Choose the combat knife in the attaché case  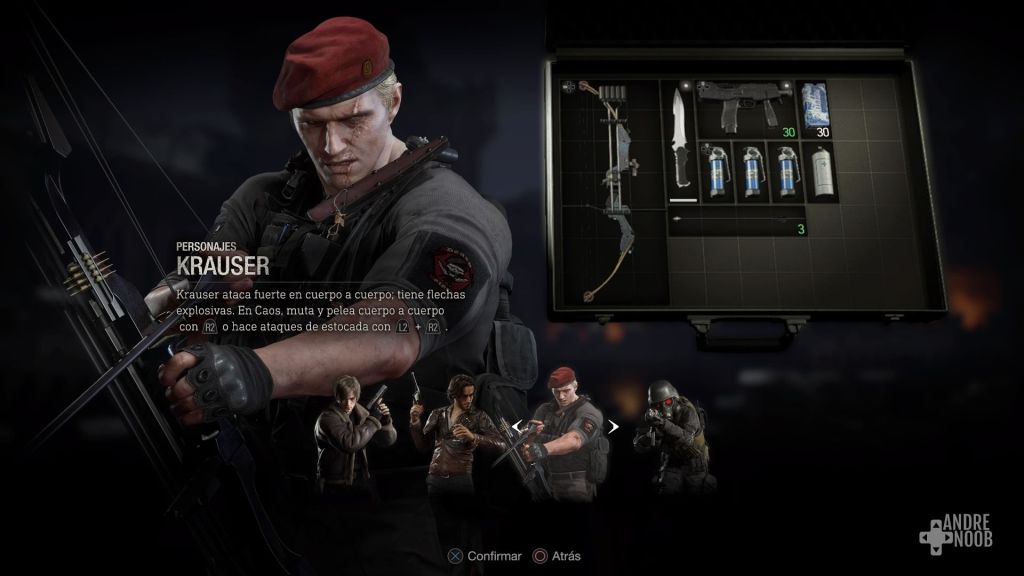[x=681, y=143]
